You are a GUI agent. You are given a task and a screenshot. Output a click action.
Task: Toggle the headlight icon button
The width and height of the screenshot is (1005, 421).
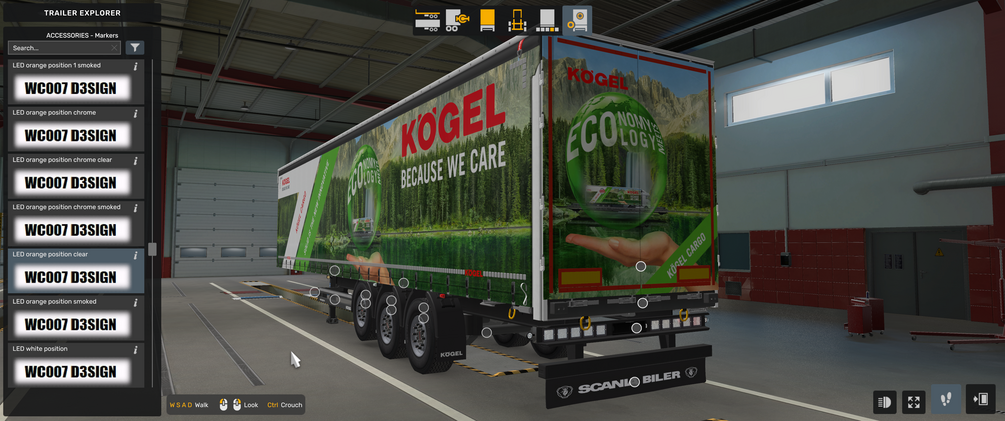[x=884, y=402]
